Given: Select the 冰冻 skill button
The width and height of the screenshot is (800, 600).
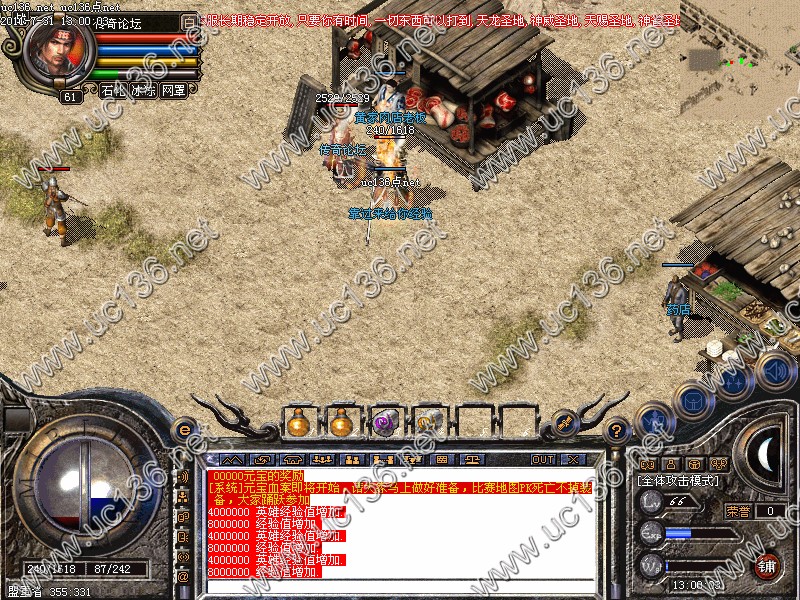Looking at the screenshot, I should click(x=143, y=90).
